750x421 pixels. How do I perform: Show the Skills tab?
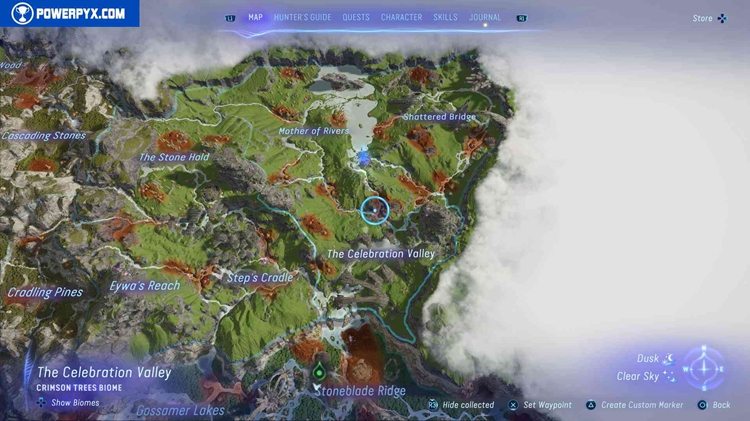click(x=445, y=17)
